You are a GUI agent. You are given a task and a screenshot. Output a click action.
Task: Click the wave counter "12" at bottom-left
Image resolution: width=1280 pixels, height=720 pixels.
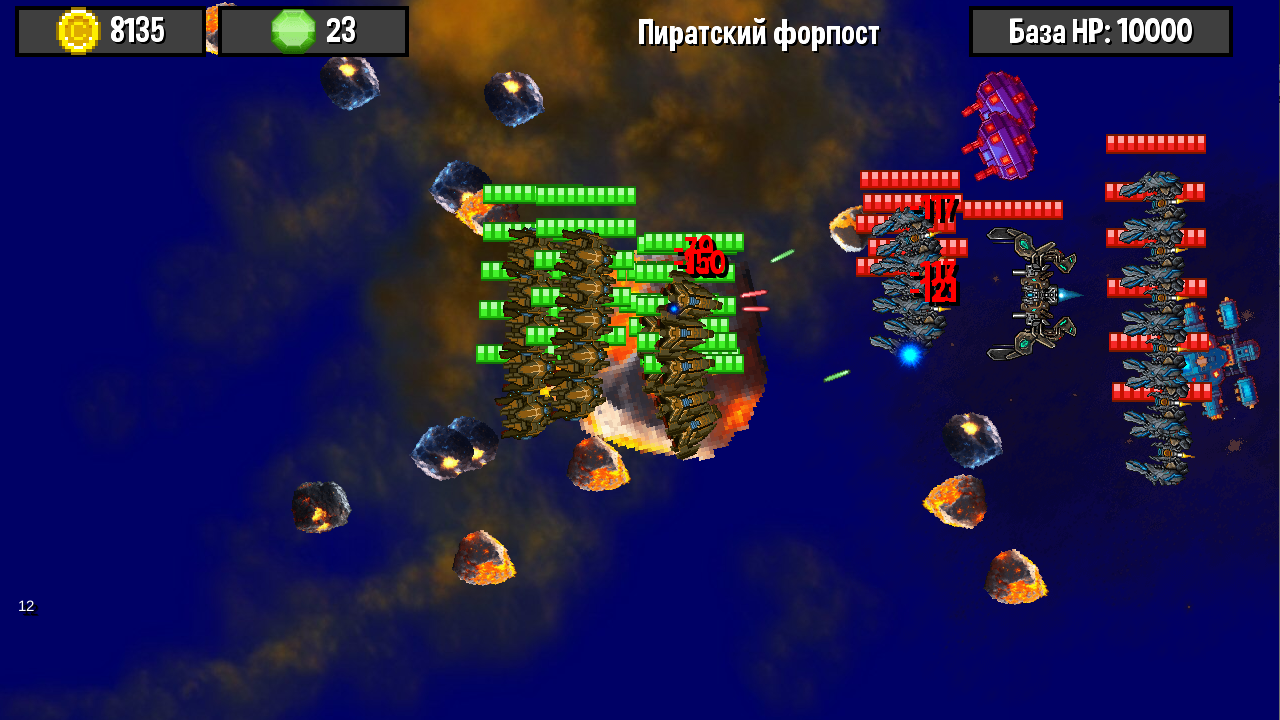(x=27, y=605)
